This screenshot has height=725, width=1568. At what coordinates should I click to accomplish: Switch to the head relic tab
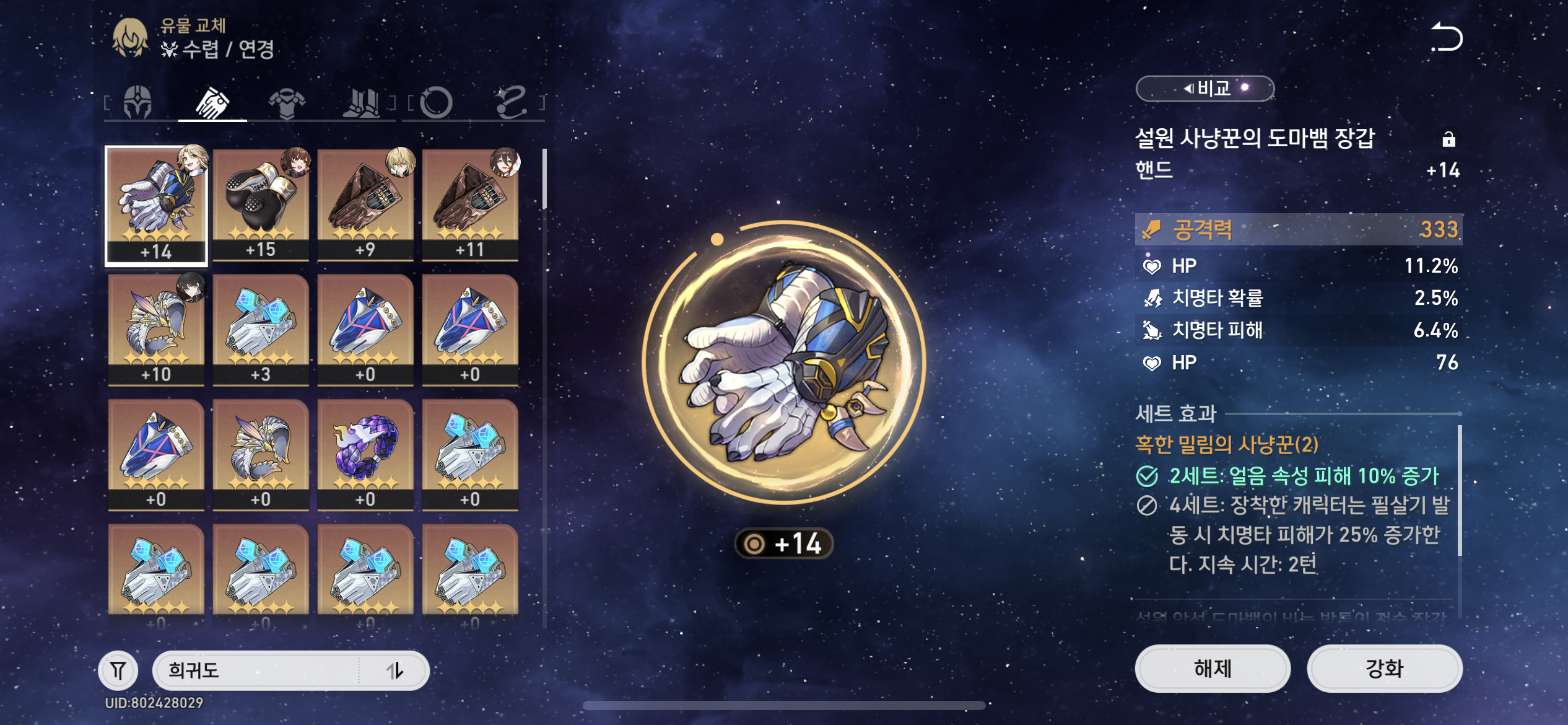click(x=137, y=102)
